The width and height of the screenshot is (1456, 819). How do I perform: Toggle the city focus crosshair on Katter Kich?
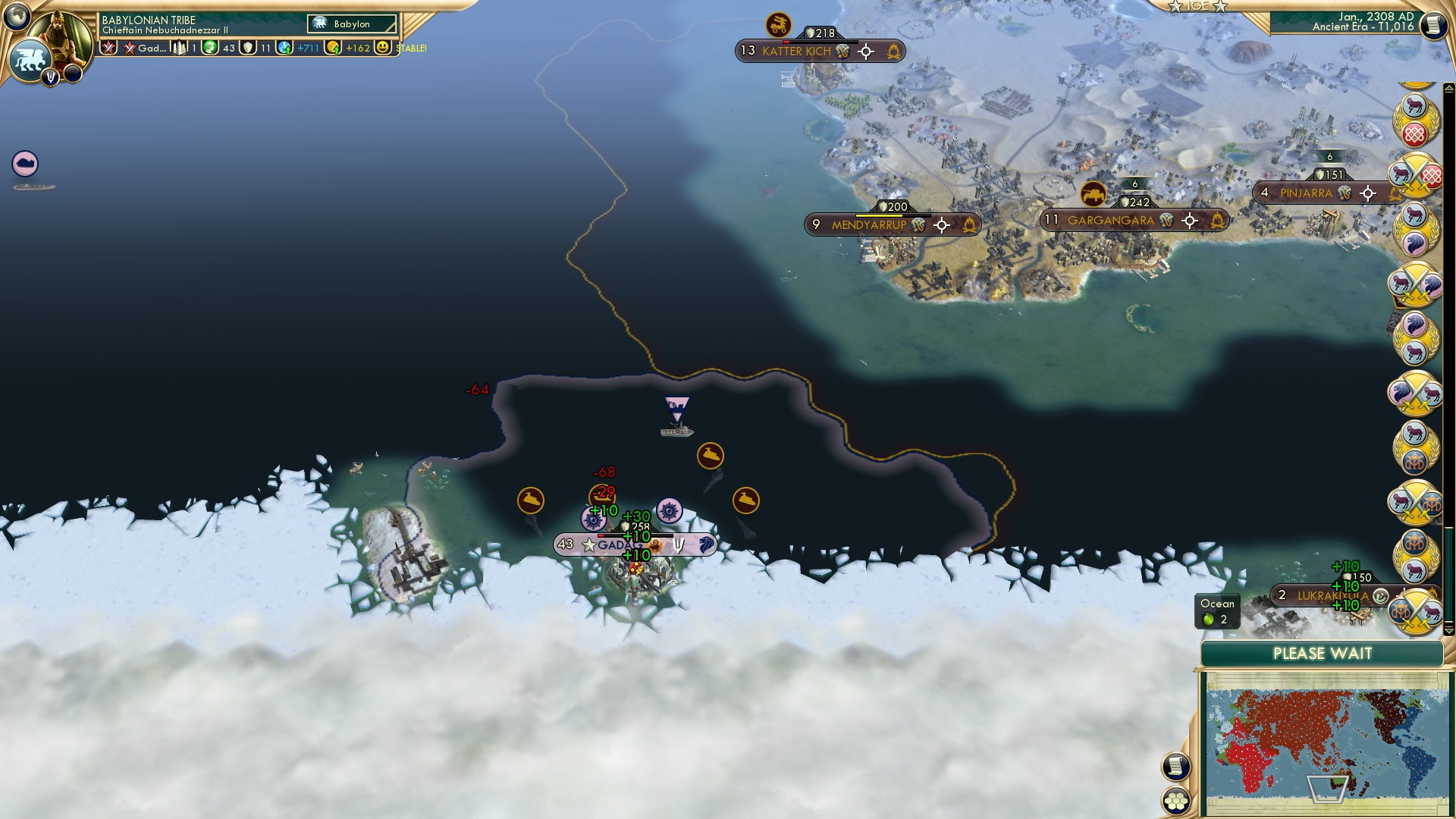(864, 52)
